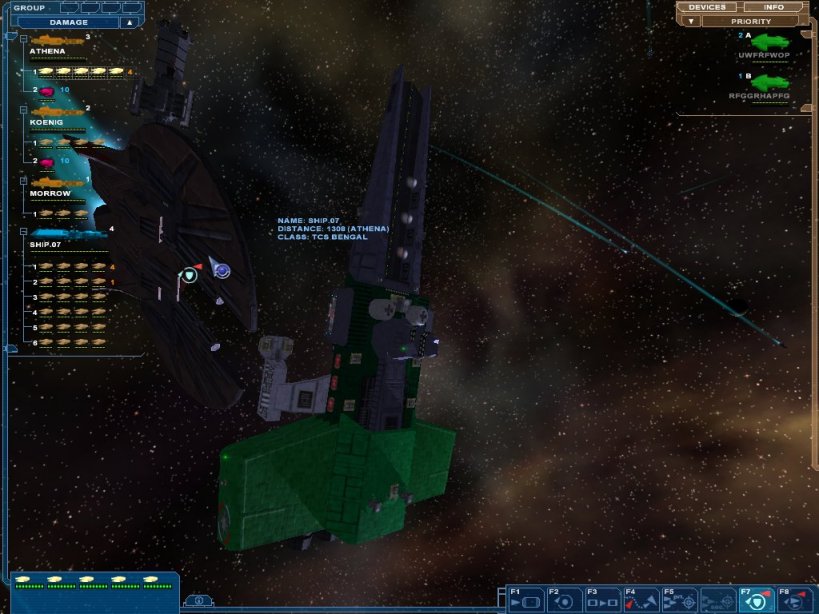The height and width of the screenshot is (614, 819).
Task: Open the Devices panel tab
Action: click(x=707, y=7)
